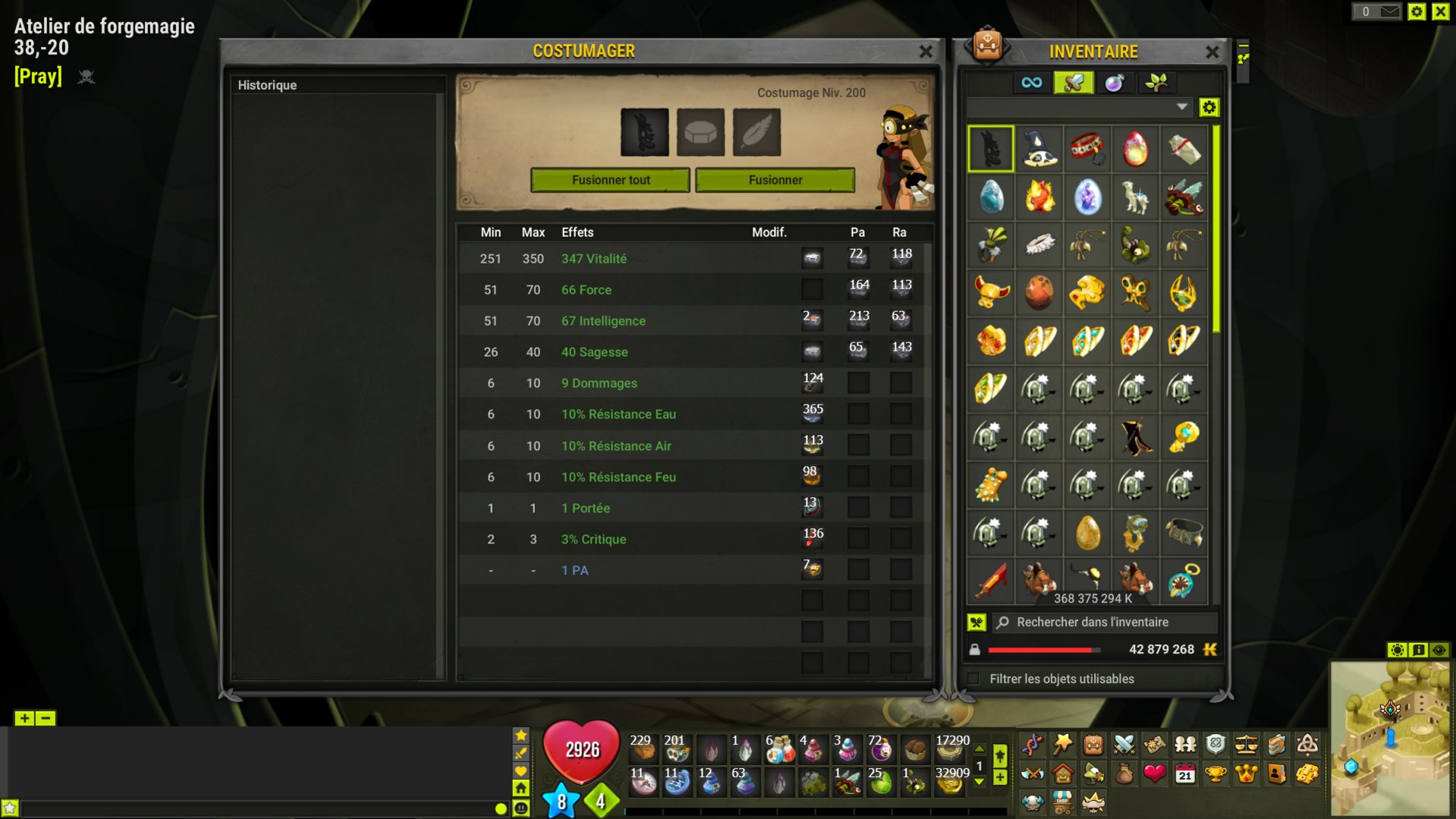The image size is (1456, 819).
Task: Click the chat plus size button
Action: pyautogui.click(x=24, y=718)
